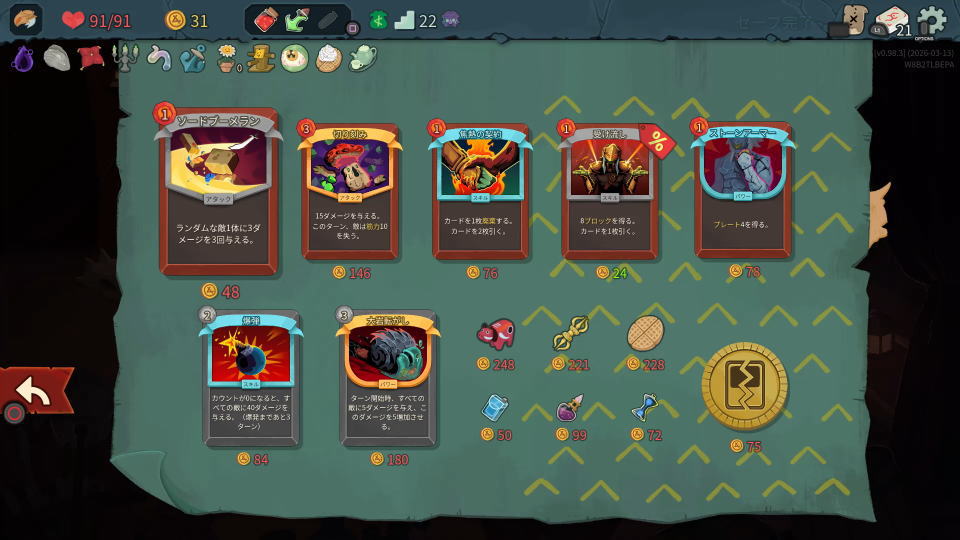Viewport: 960px width, 540px height.
Task: Use the card removal service coin
Action: point(745,386)
